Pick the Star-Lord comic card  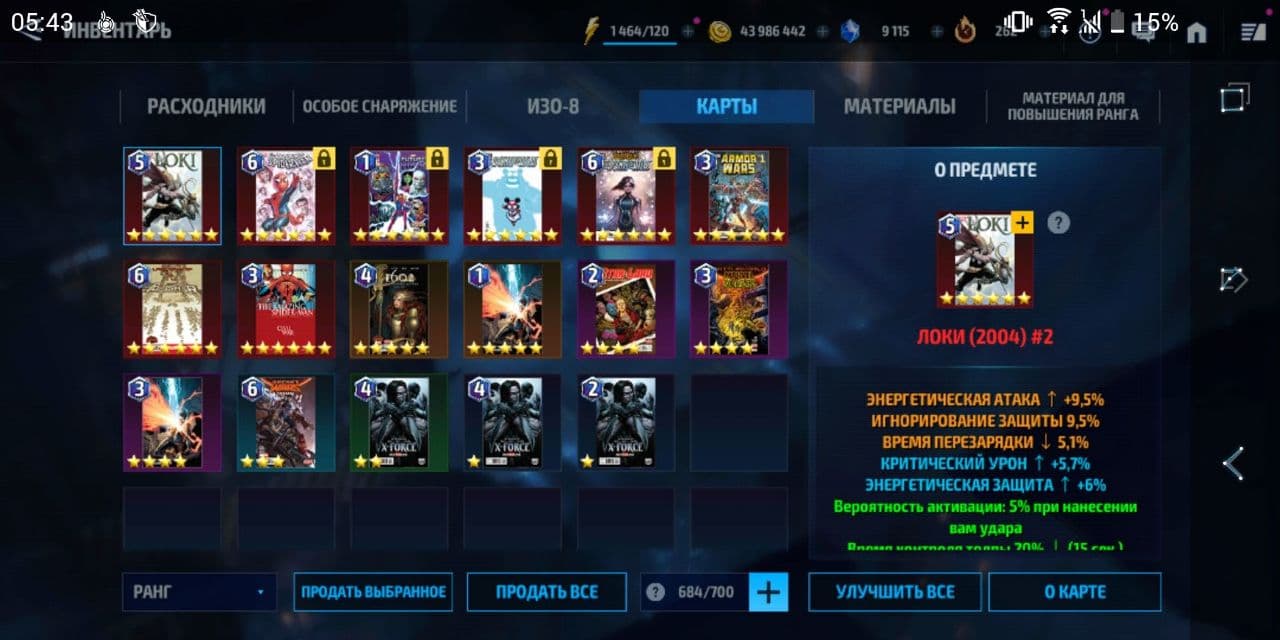point(626,309)
